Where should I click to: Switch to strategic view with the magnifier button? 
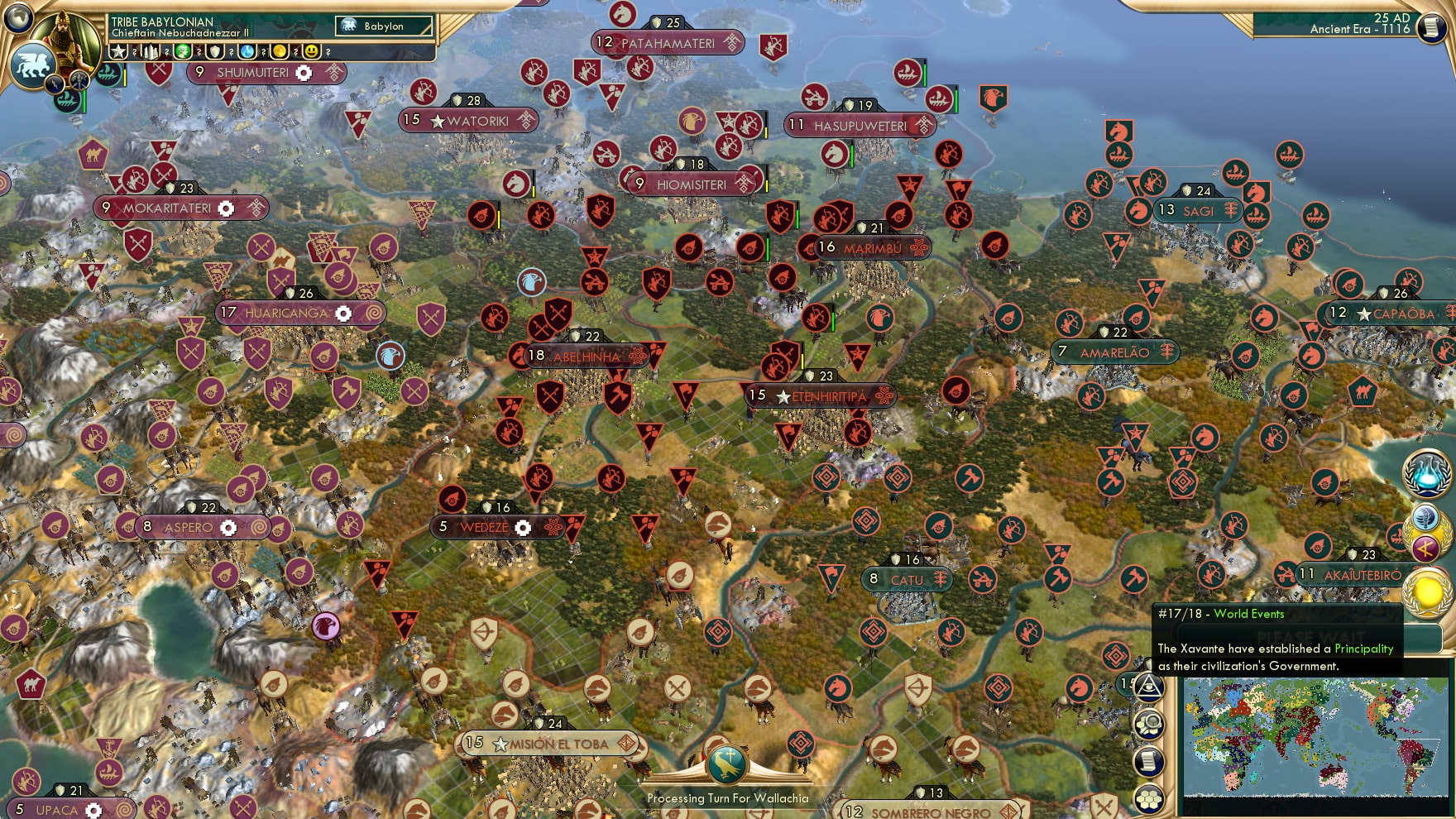(x=1148, y=722)
